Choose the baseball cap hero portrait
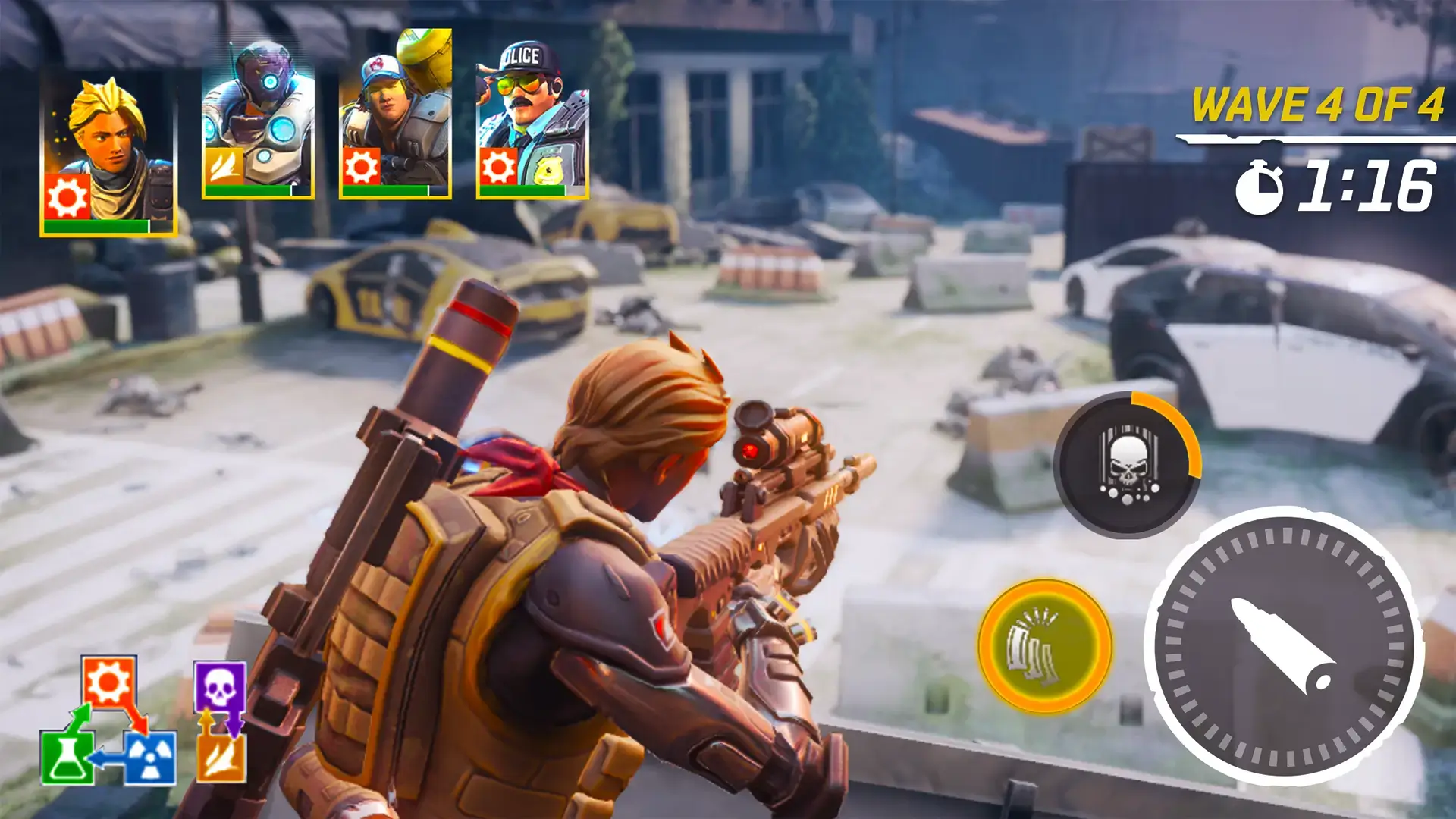Screen dimensions: 1456x819 pyautogui.click(x=395, y=115)
